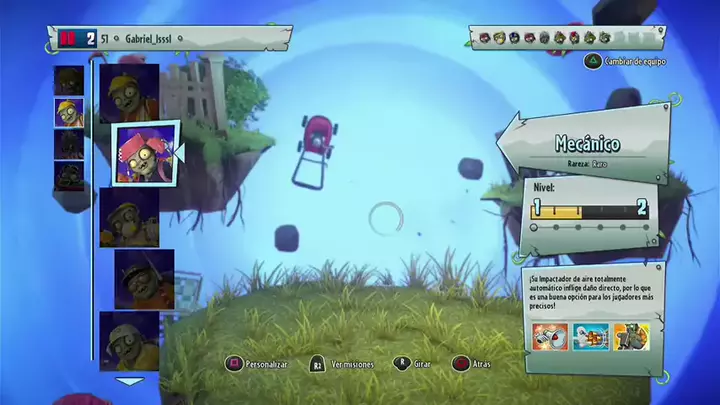The height and width of the screenshot is (405, 720).
Task: Choose the yellow hard hat Engineer variant portrait
Action: click(129, 93)
